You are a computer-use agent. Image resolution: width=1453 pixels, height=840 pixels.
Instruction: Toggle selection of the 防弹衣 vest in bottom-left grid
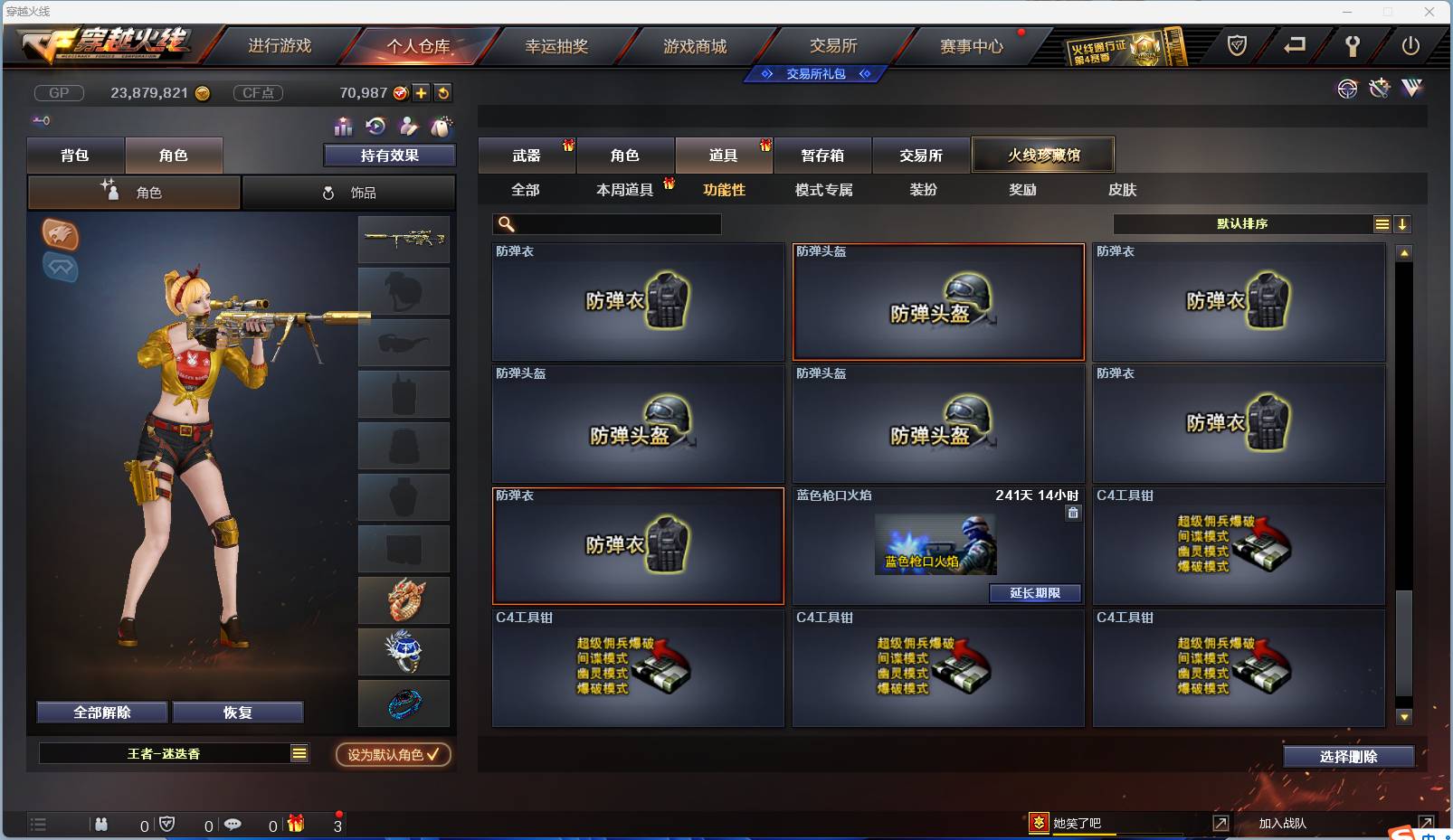point(638,546)
